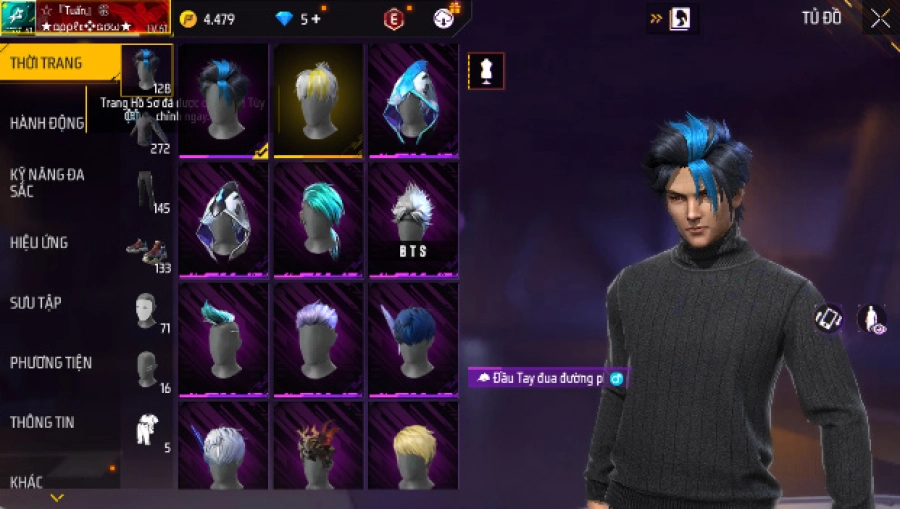The height and width of the screenshot is (509, 900).
Task: Go to the HIỆU ỨNG tab
Action: [39, 243]
